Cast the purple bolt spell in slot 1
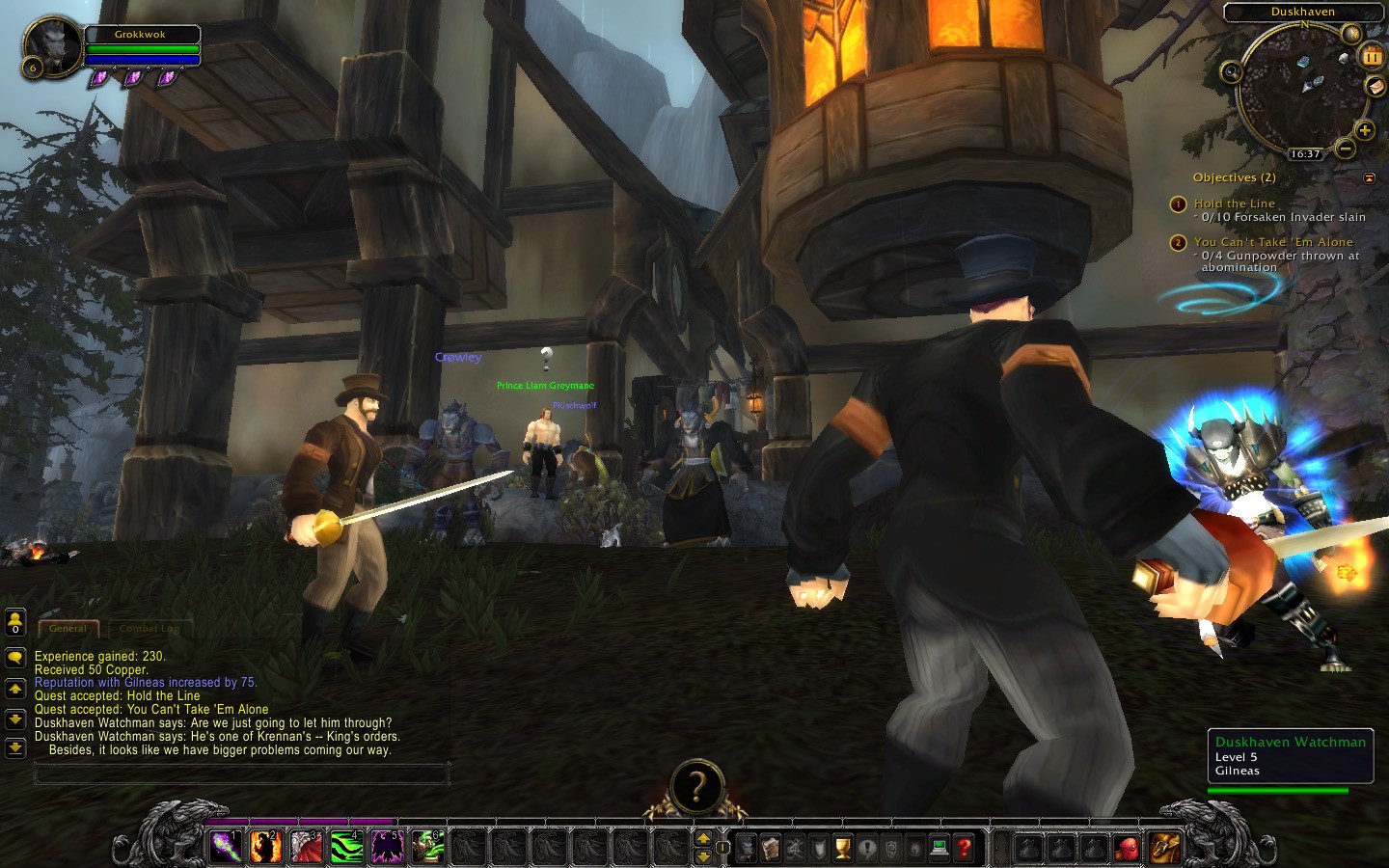The height and width of the screenshot is (868, 1389). pyautogui.click(x=227, y=847)
